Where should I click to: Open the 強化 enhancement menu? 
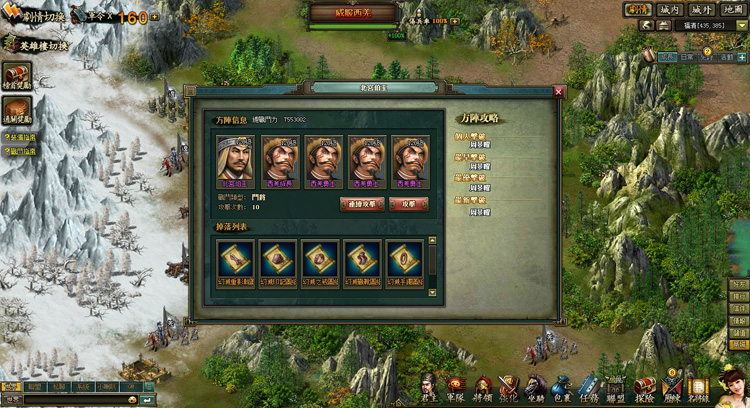coord(509,387)
